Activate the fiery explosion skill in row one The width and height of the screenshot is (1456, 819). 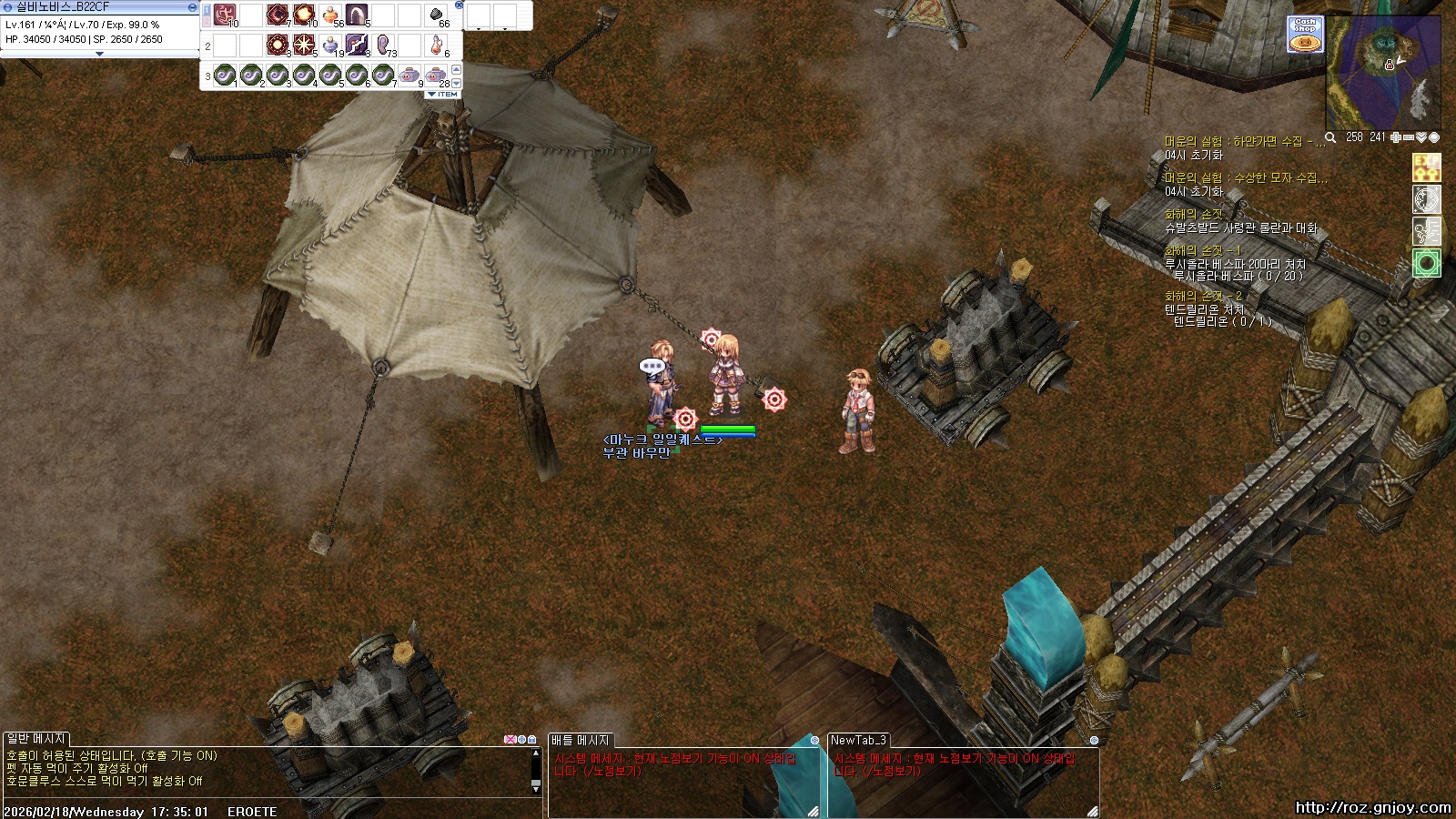[x=304, y=15]
